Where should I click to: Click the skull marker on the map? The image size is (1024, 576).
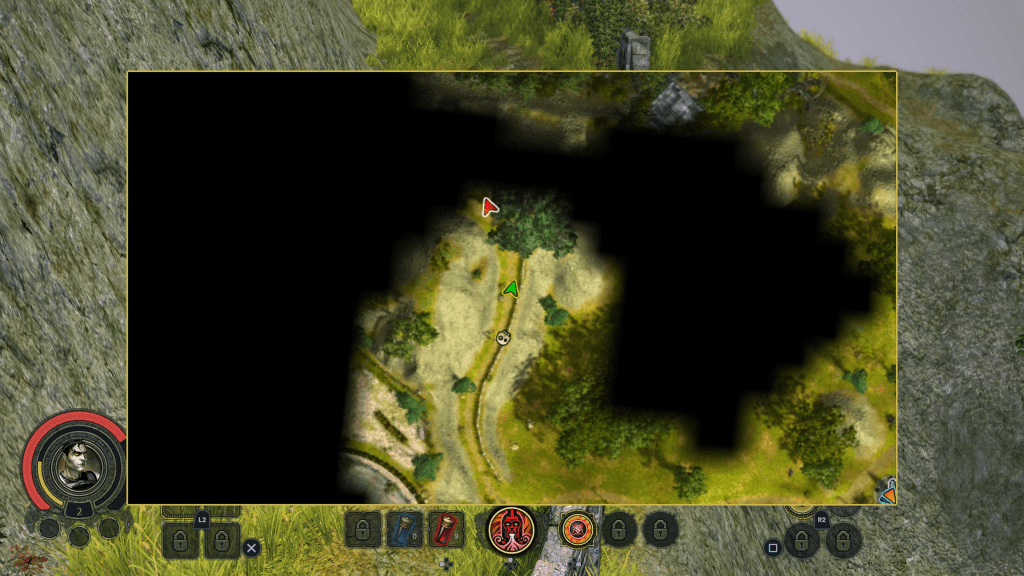click(503, 338)
